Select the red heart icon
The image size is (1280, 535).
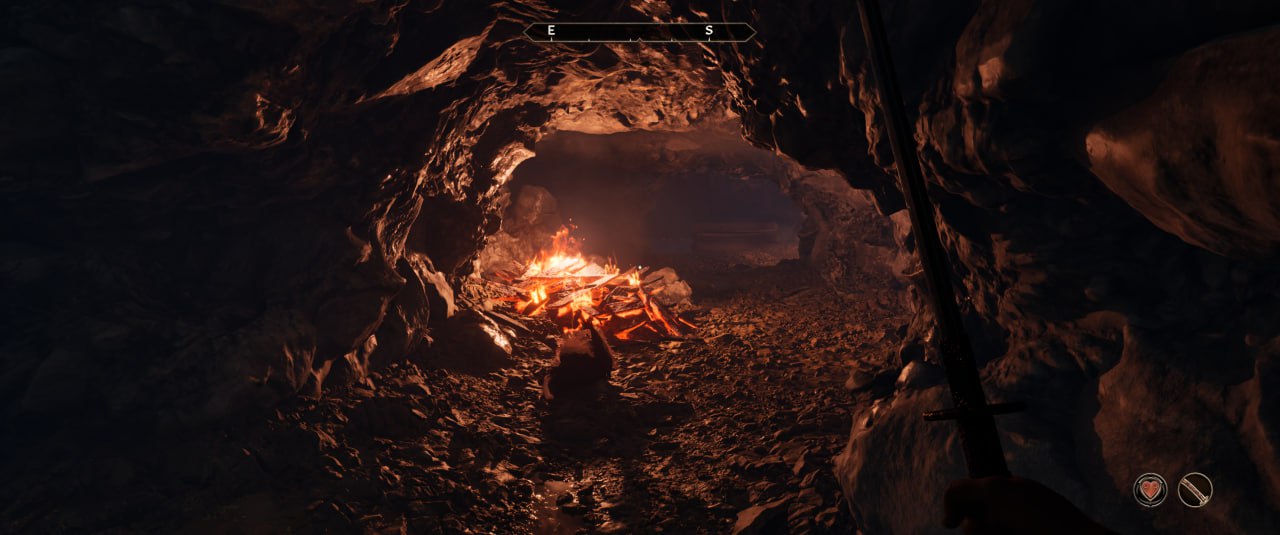1150,489
